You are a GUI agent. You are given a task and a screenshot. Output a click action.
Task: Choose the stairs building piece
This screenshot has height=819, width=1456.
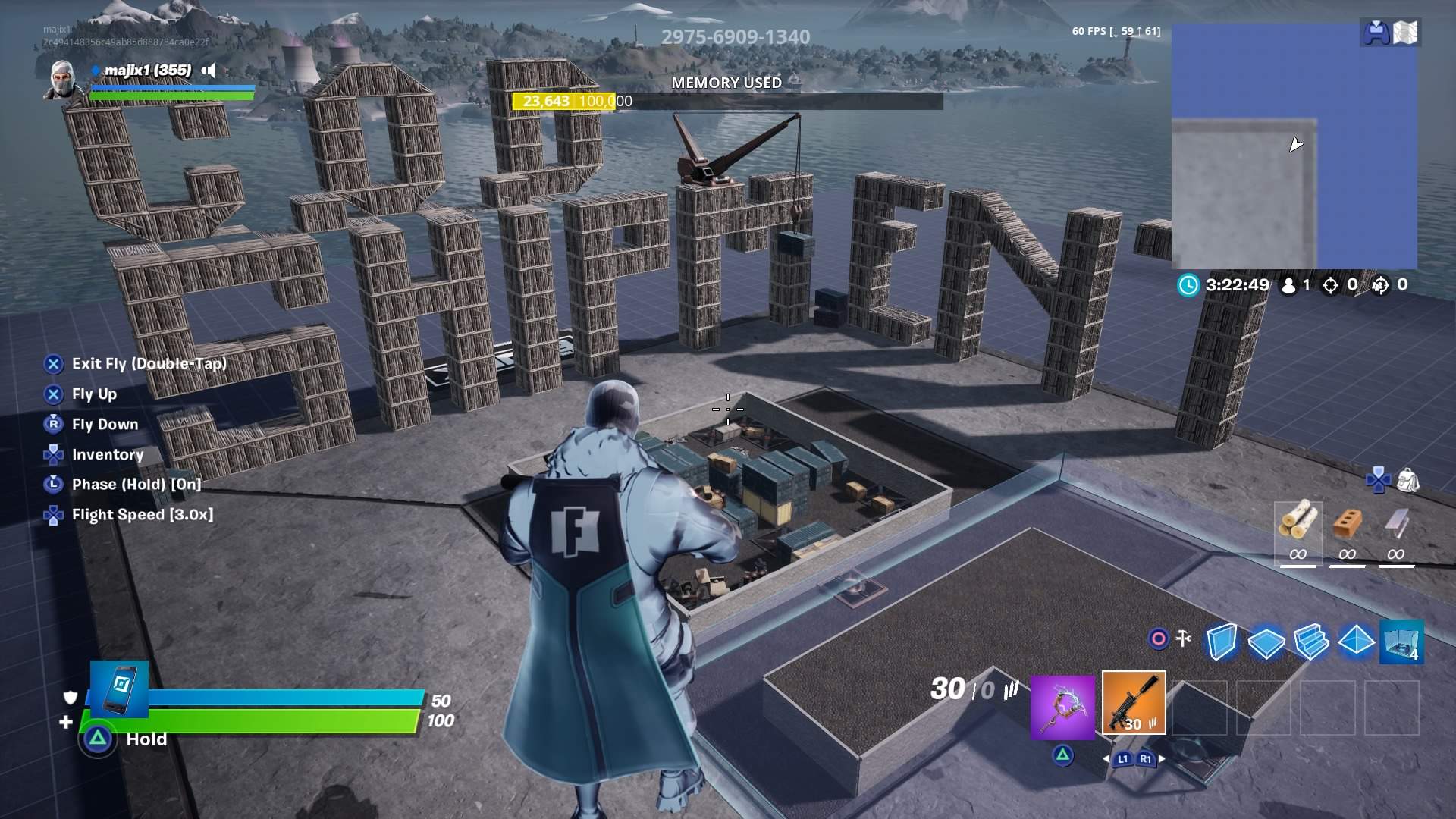[x=1311, y=642]
